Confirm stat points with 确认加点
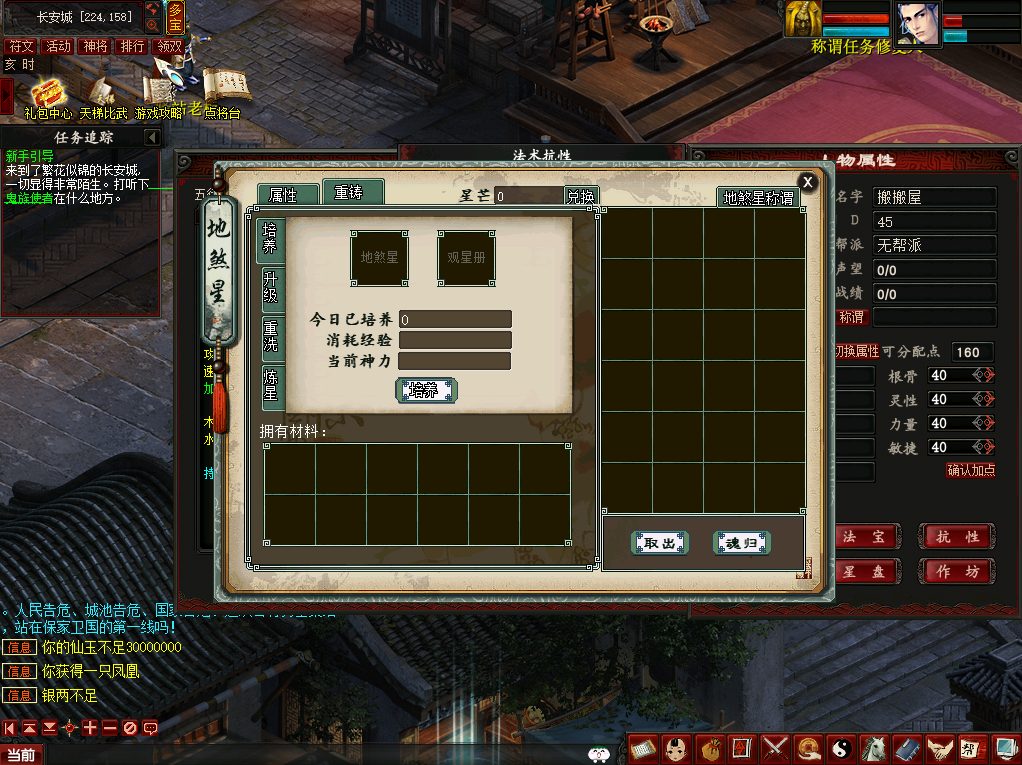Image resolution: width=1022 pixels, height=765 pixels. point(970,470)
